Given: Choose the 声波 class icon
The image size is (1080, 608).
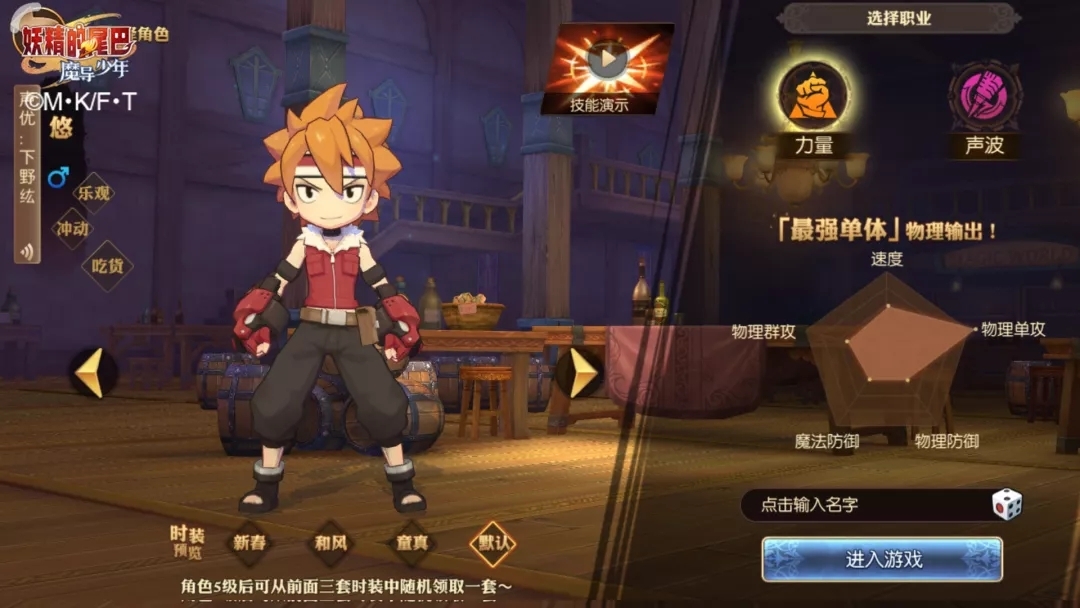Looking at the screenshot, I should (984, 96).
